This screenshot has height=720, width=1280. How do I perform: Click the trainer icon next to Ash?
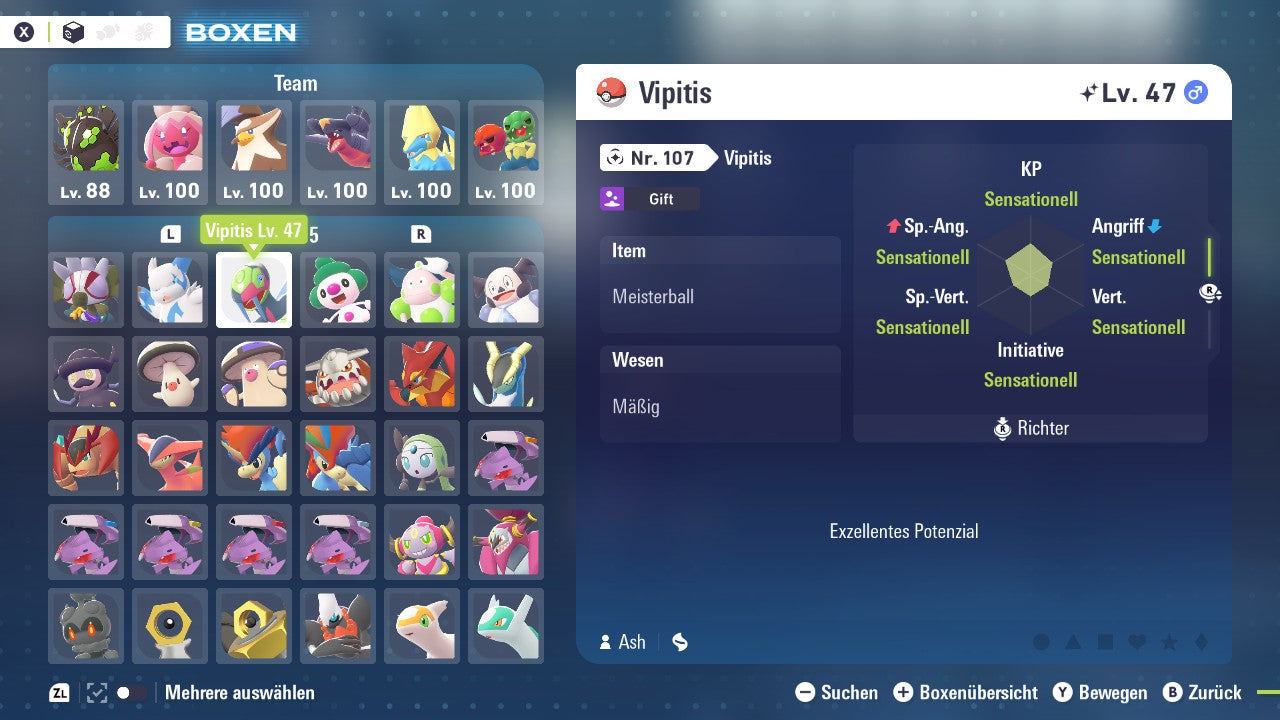[608, 642]
